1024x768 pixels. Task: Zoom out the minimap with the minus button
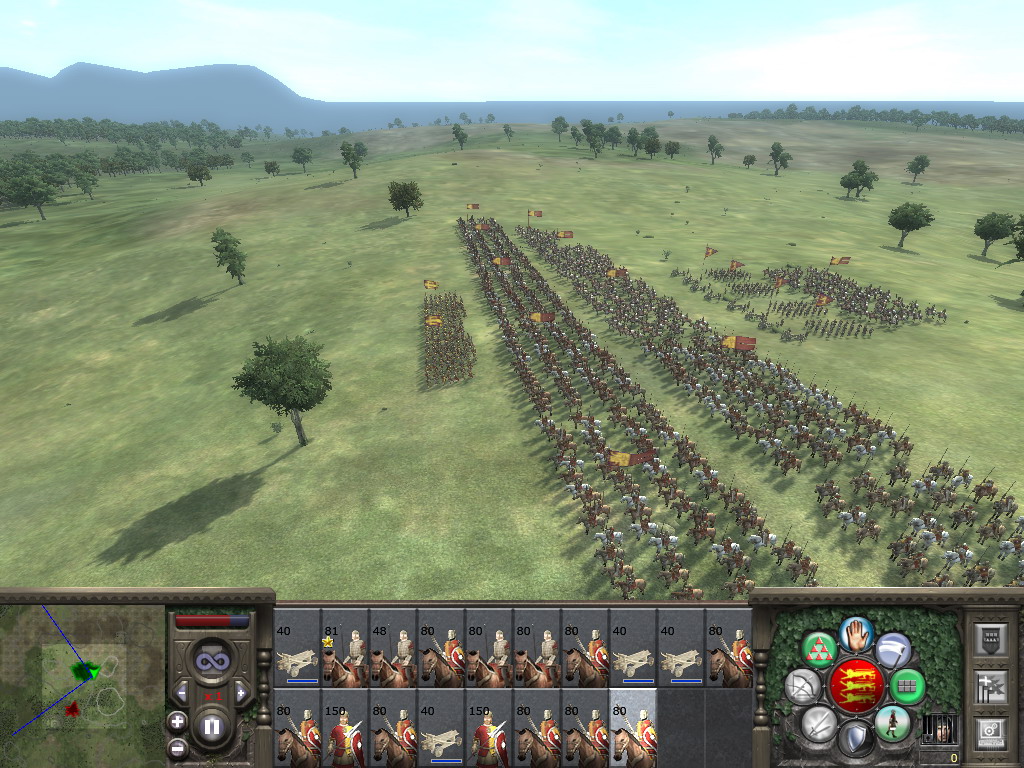177,746
